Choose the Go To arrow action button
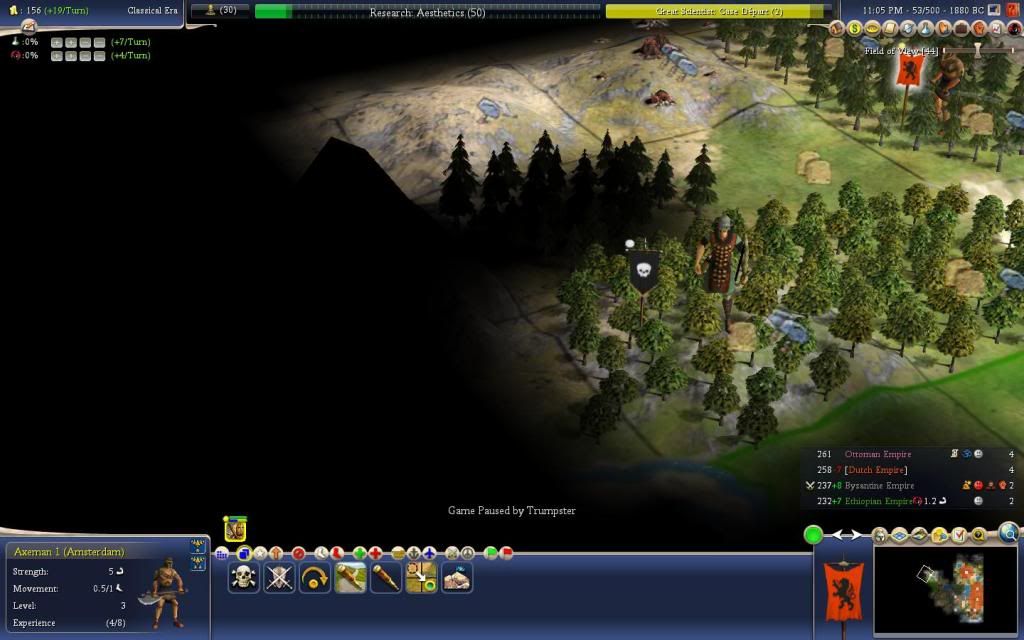This screenshot has width=1024, height=640. tap(421, 577)
